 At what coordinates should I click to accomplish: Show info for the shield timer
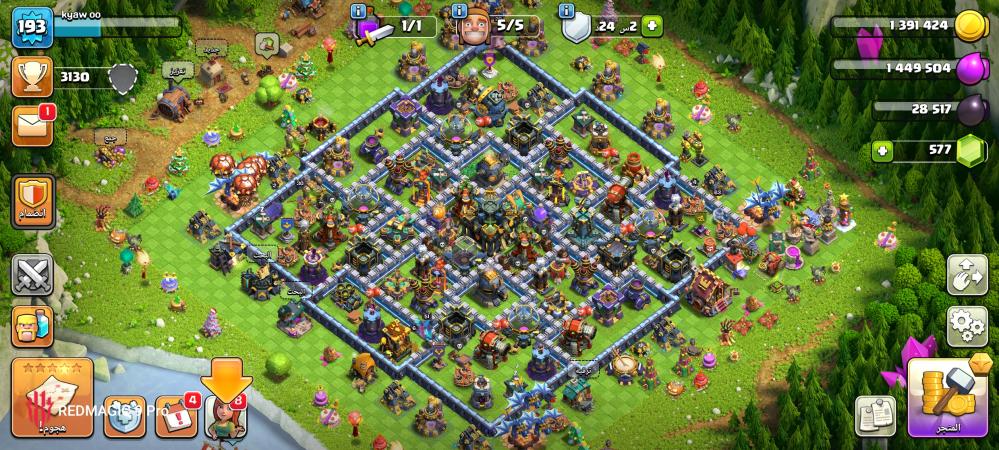[568, 11]
